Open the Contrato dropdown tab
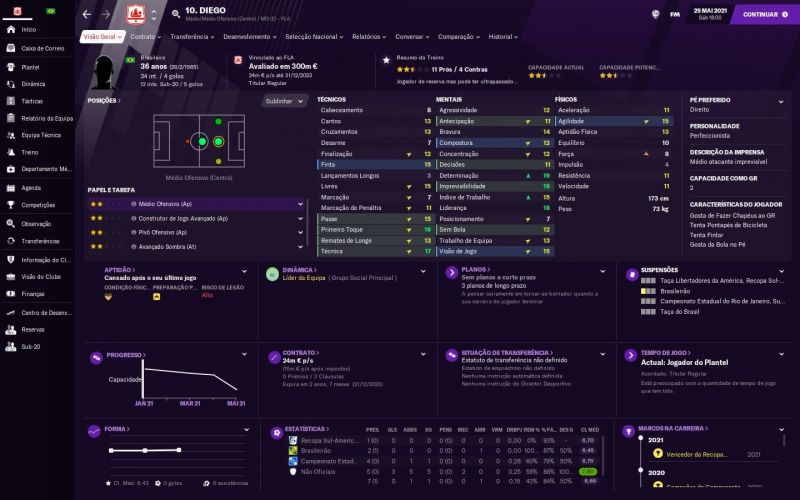This screenshot has height=500, width=800. pos(146,36)
